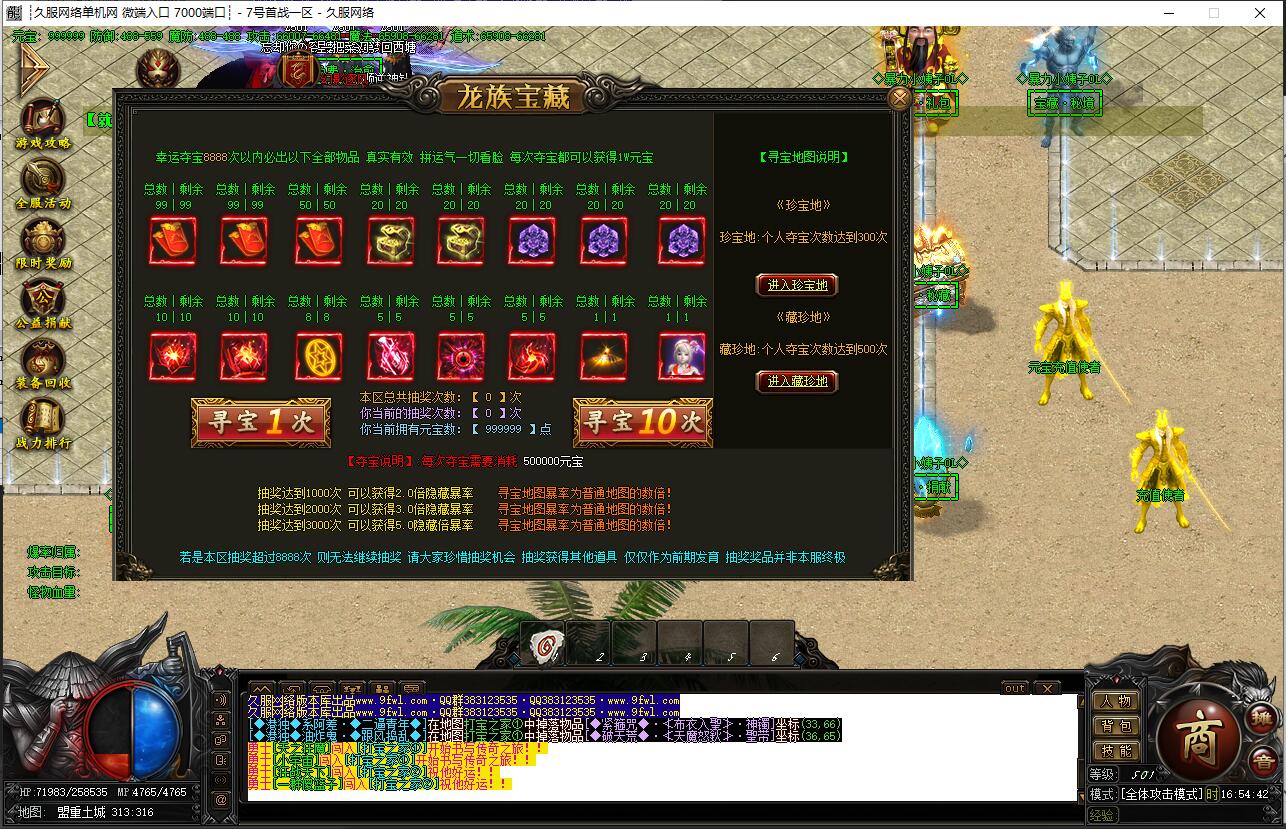Image resolution: width=1286 pixels, height=829 pixels.
Task: Click the 寻宝10次 ten-draw button
Action: pos(642,423)
